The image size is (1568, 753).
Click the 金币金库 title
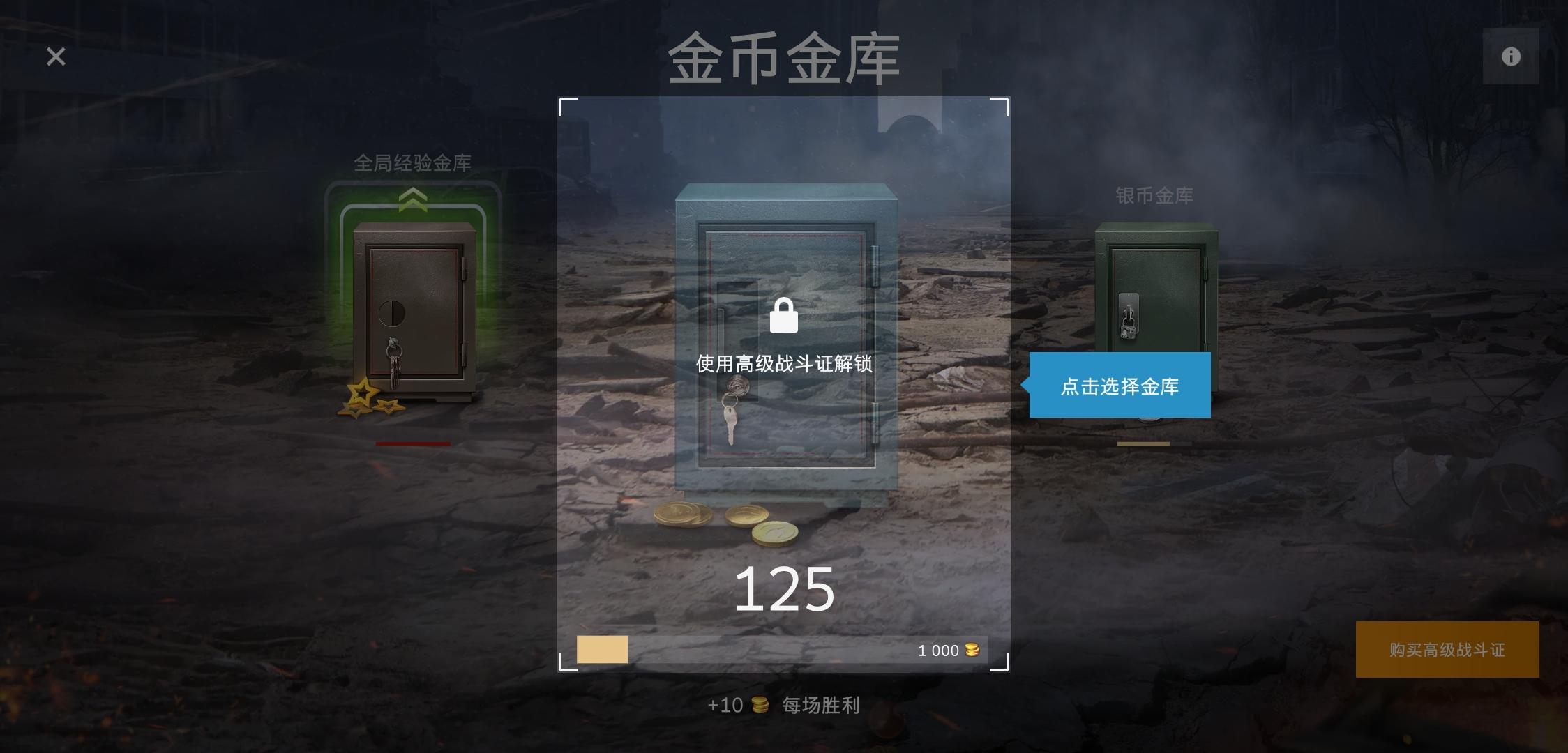coord(783,59)
